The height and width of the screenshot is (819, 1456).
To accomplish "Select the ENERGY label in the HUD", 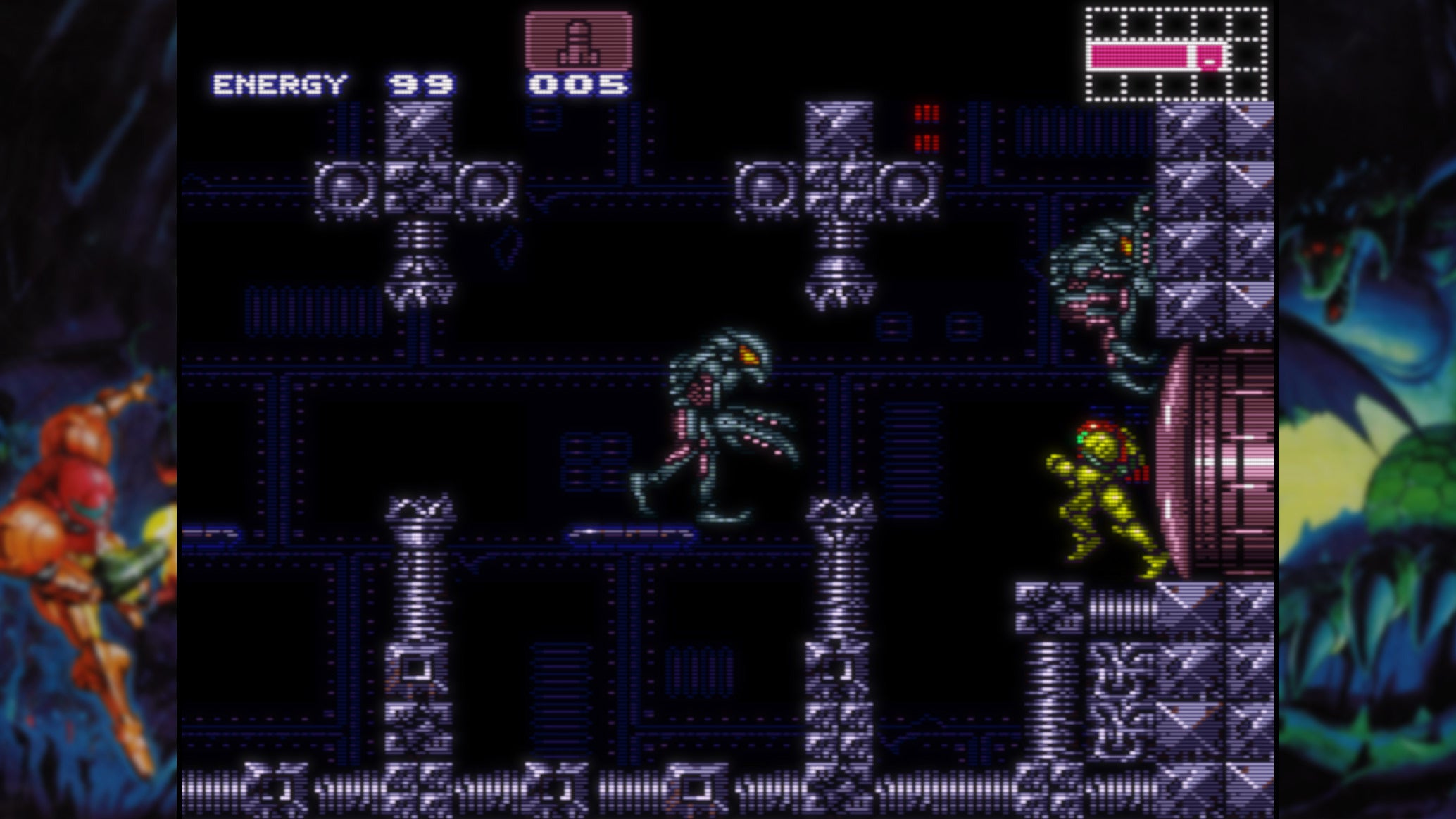I will click(x=280, y=83).
